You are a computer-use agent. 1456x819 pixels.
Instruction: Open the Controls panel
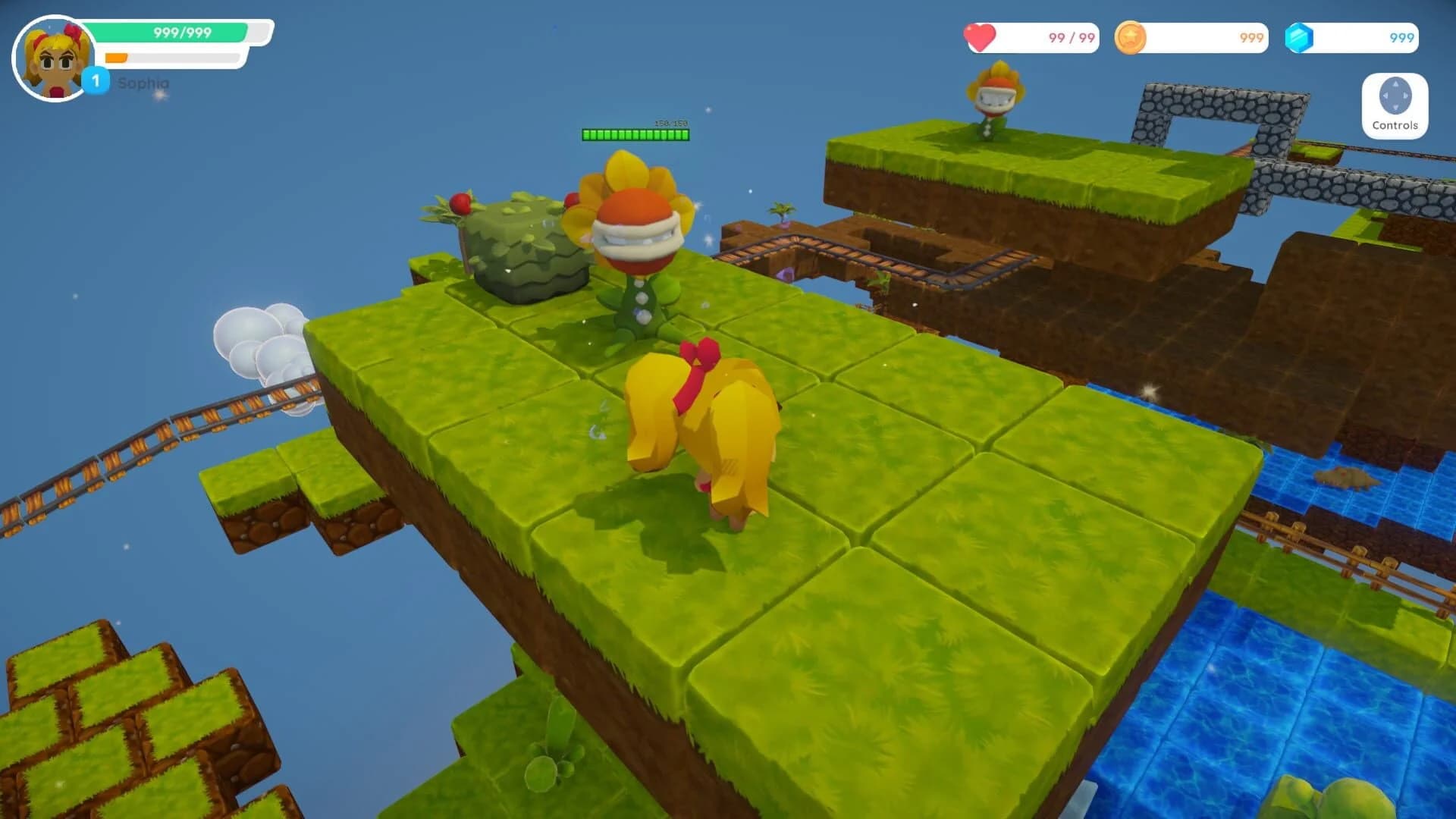pos(1395,106)
